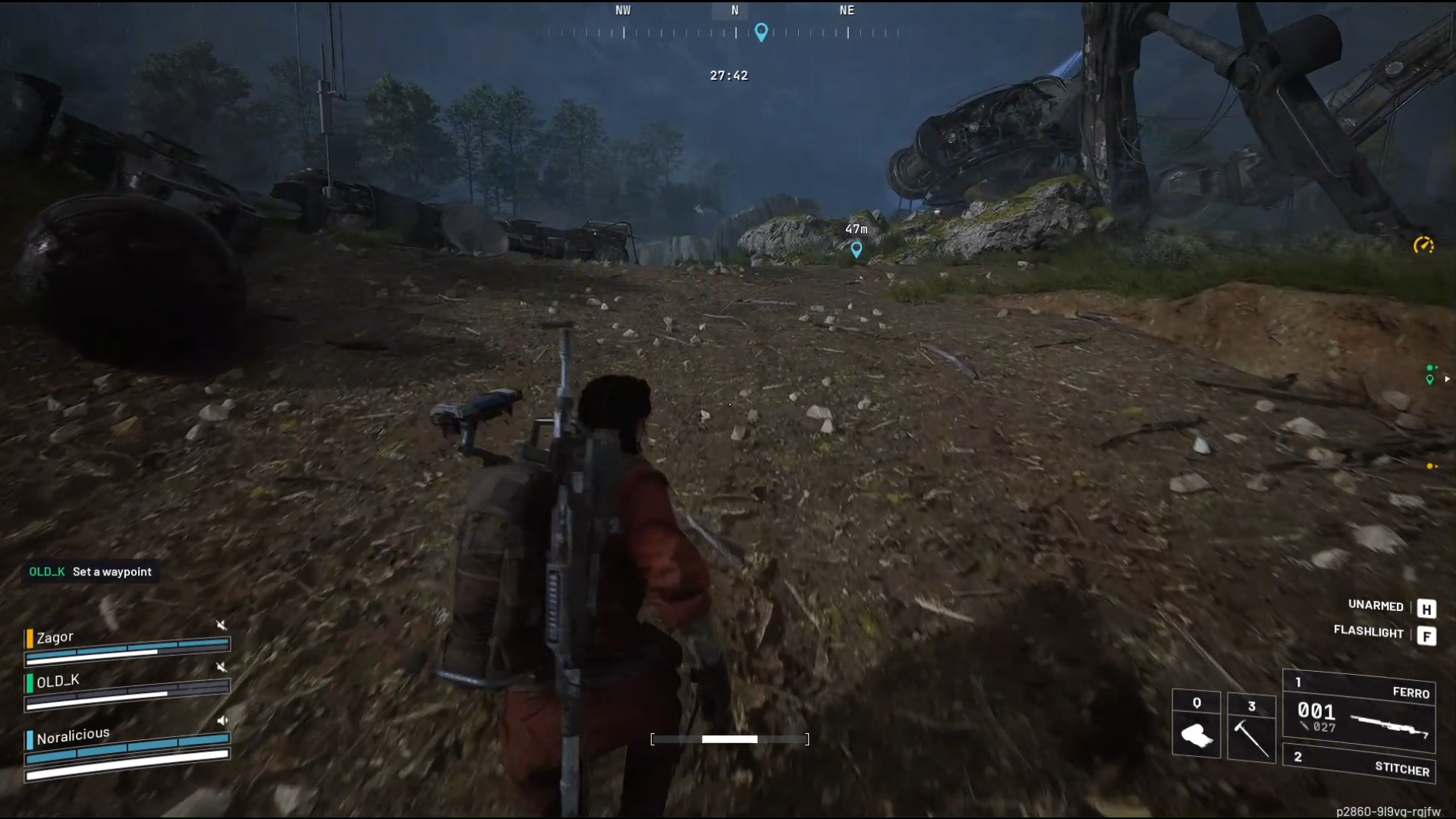Select the waypoint pin on the compass
Image resolution: width=1456 pixels, height=819 pixels.
pyautogui.click(x=761, y=32)
